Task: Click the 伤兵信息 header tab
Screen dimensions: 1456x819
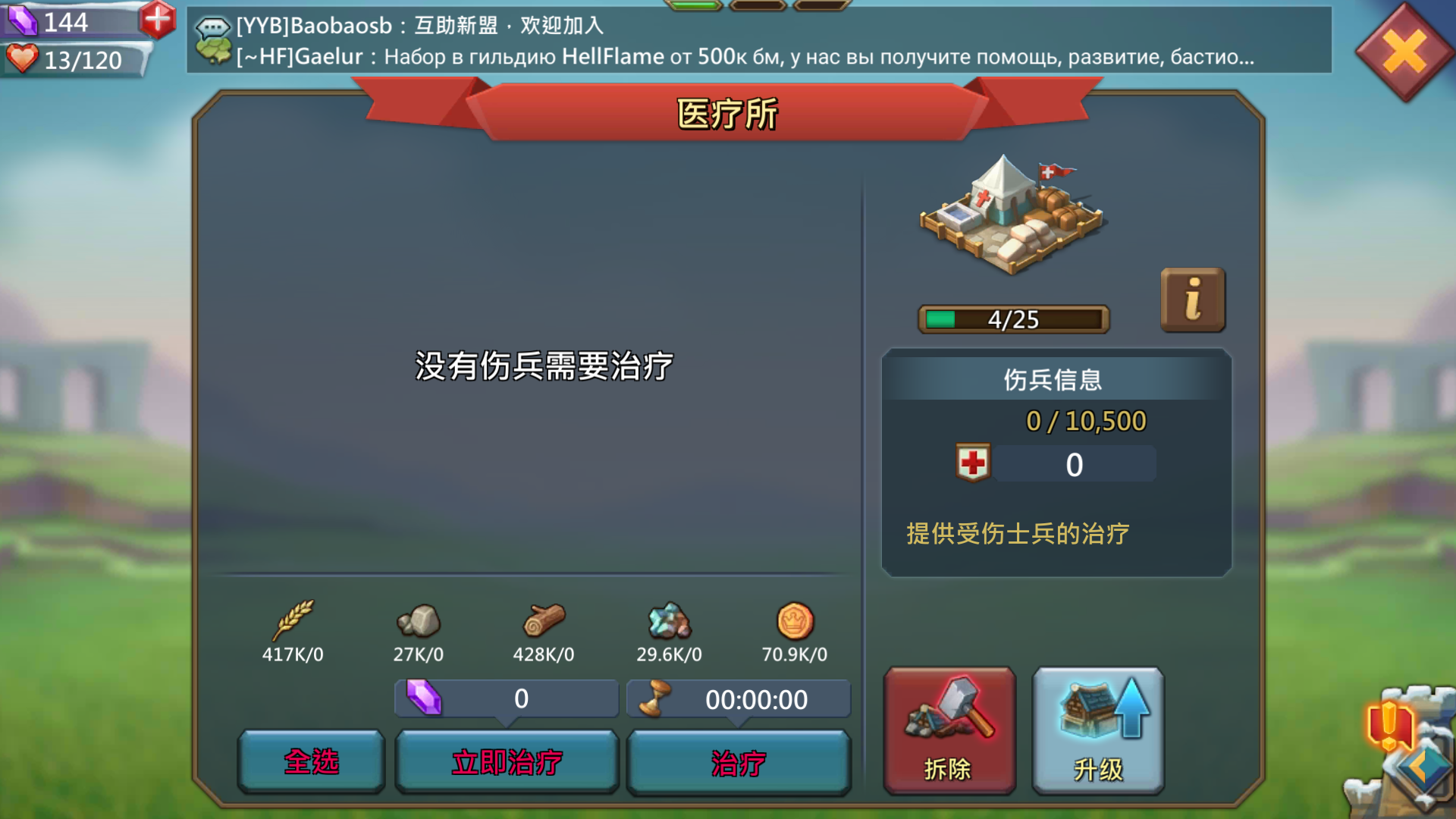Action: [x=1056, y=377]
